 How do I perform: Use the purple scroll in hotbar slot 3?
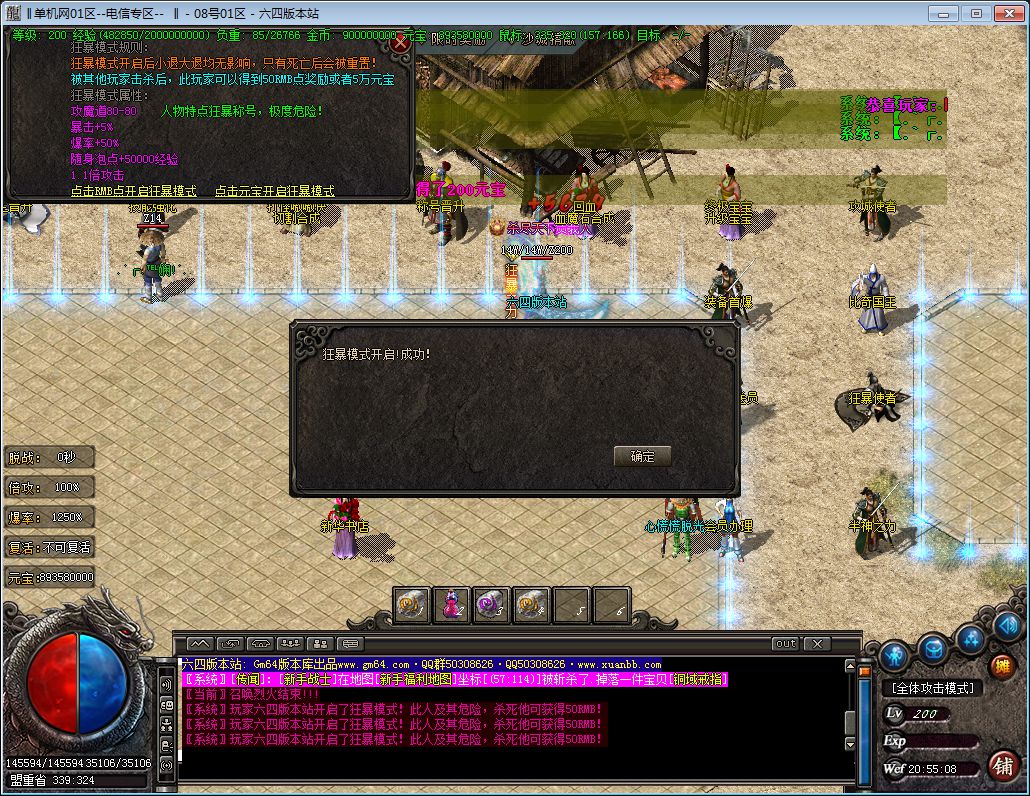[x=491, y=604]
